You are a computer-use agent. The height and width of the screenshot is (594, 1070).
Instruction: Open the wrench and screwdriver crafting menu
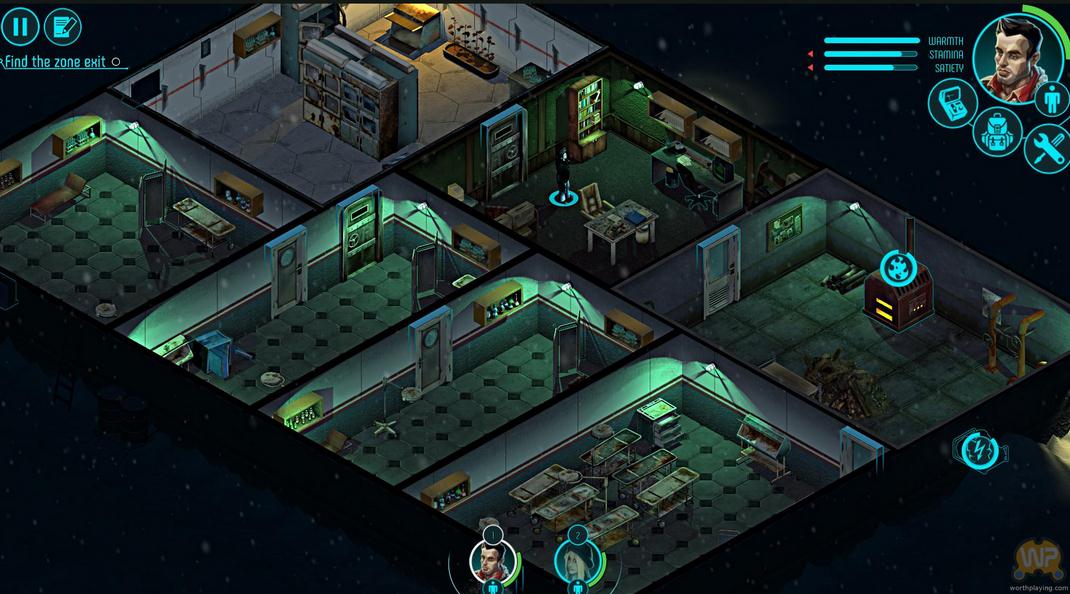point(1048,148)
